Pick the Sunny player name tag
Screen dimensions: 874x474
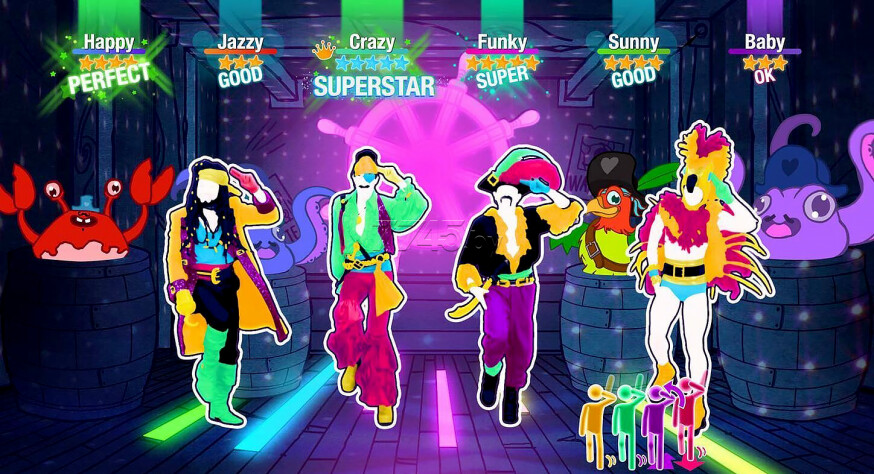(x=634, y=42)
